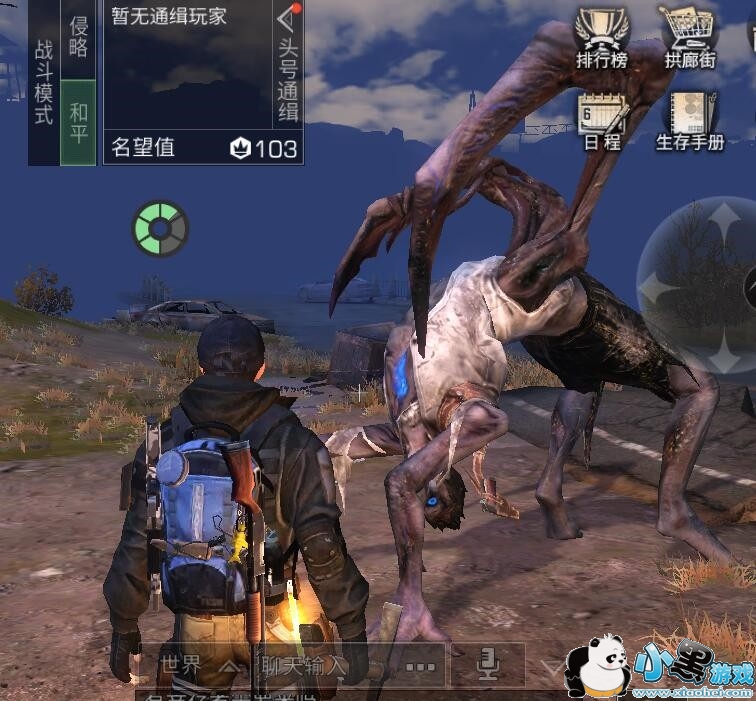Activate the microphone voice chat button
The image size is (756, 701).
pos(489,663)
